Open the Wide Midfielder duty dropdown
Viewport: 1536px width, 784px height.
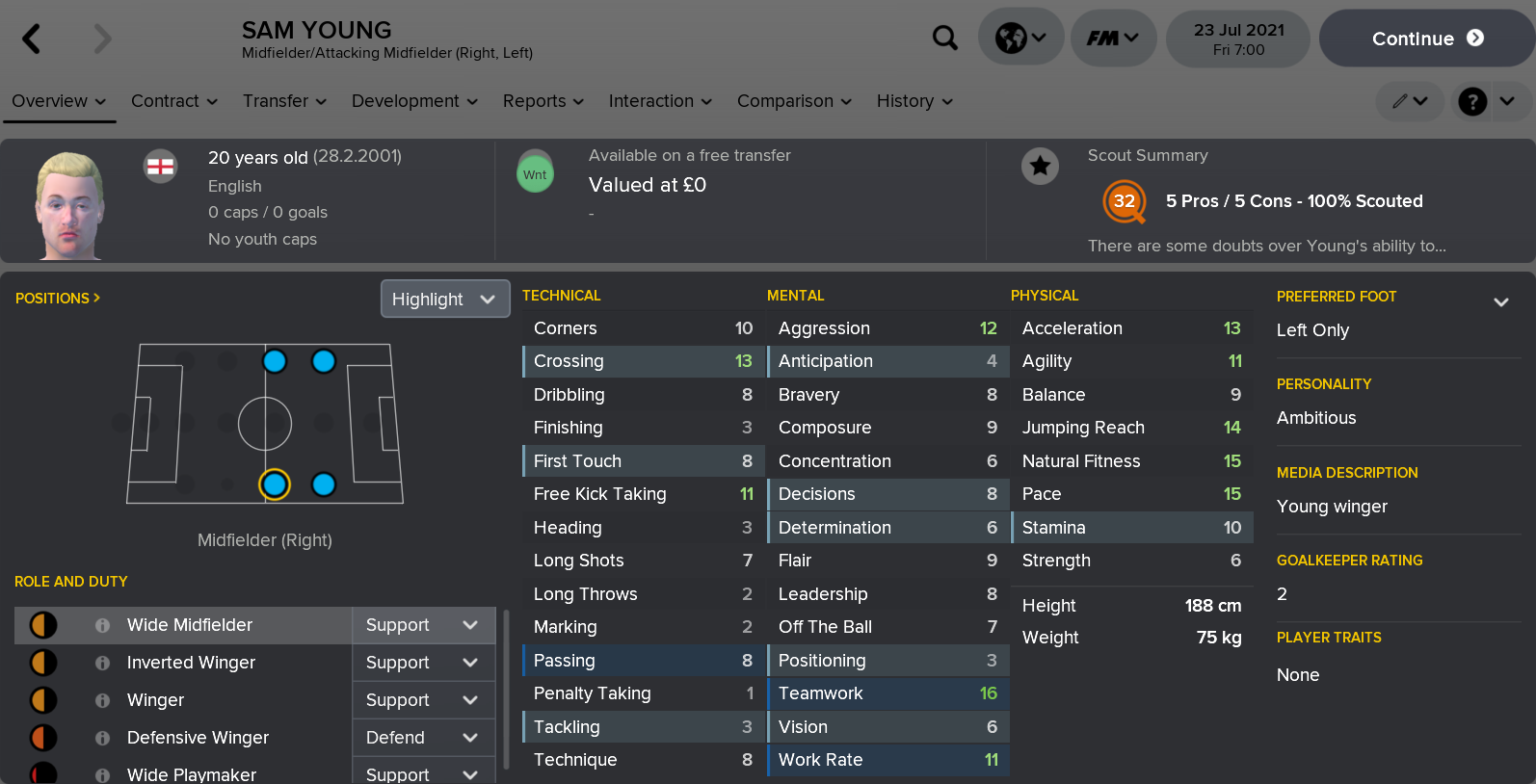[423, 625]
